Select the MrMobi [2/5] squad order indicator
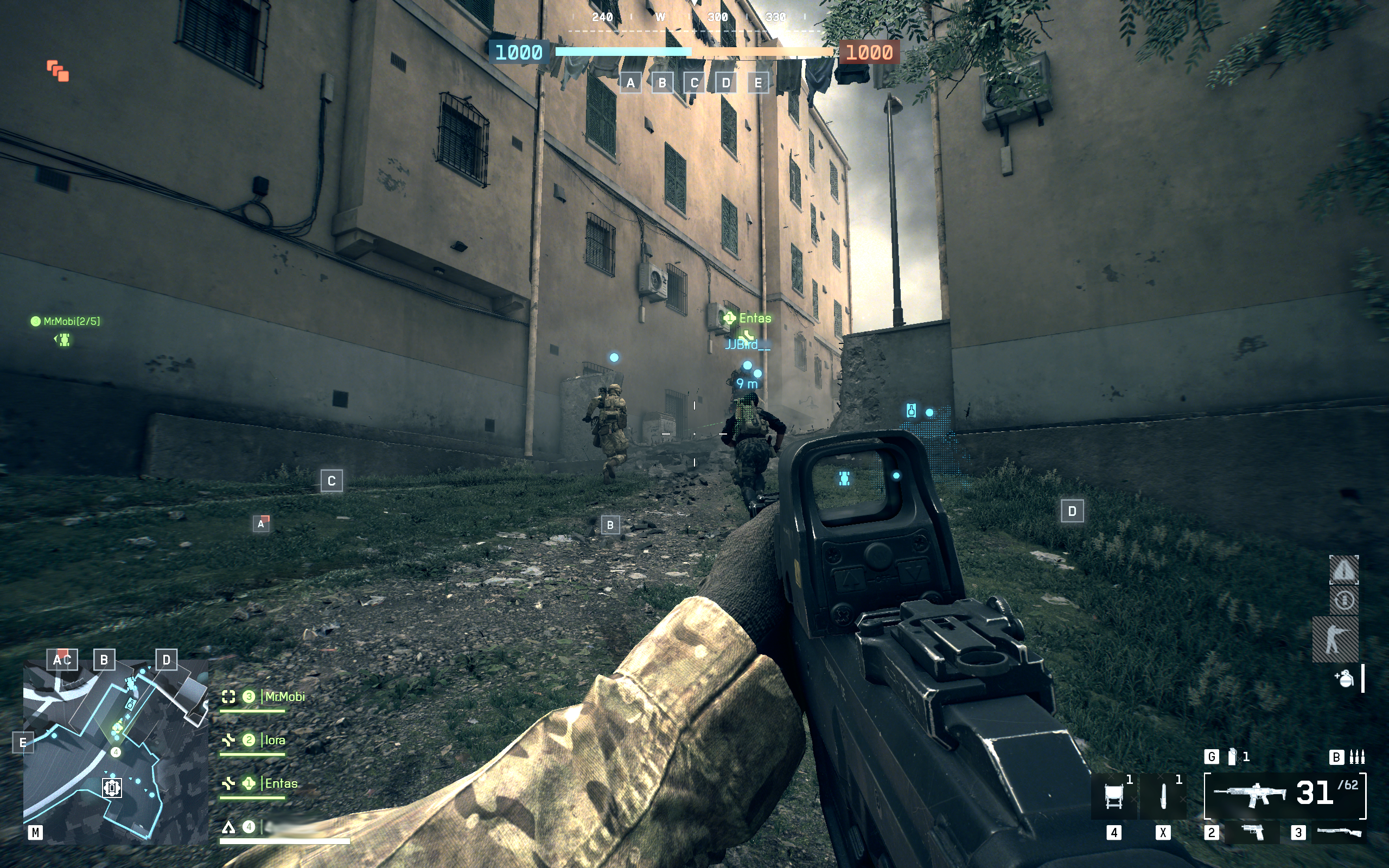Screen dimensions: 1389x868 click(x=66, y=322)
